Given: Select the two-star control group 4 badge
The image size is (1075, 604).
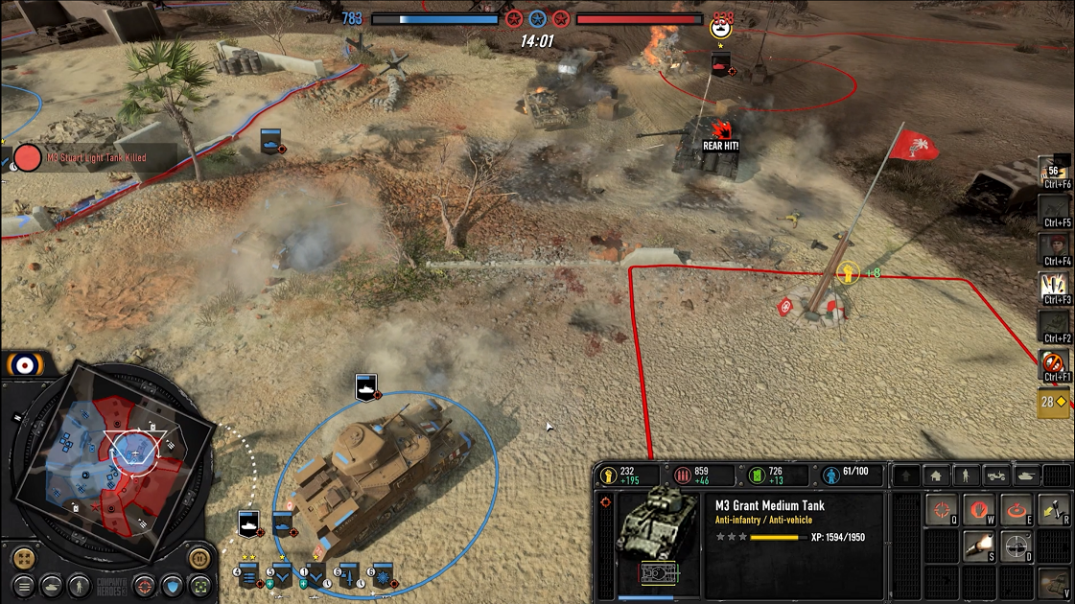Looking at the screenshot, I should coord(247,574).
